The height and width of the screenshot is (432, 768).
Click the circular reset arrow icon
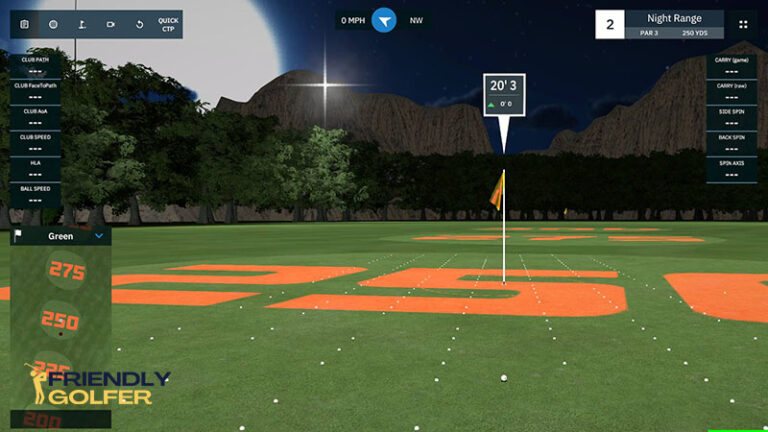(139, 24)
